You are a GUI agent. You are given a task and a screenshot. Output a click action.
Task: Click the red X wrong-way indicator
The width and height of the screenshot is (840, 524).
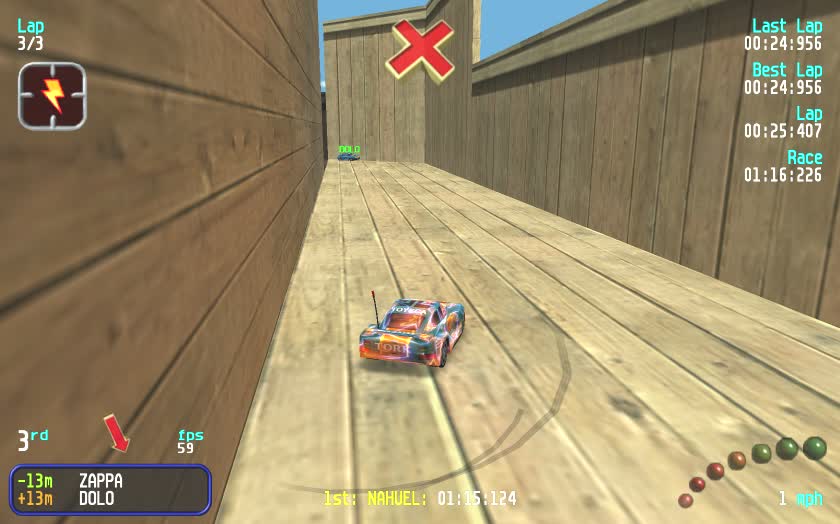tap(420, 48)
